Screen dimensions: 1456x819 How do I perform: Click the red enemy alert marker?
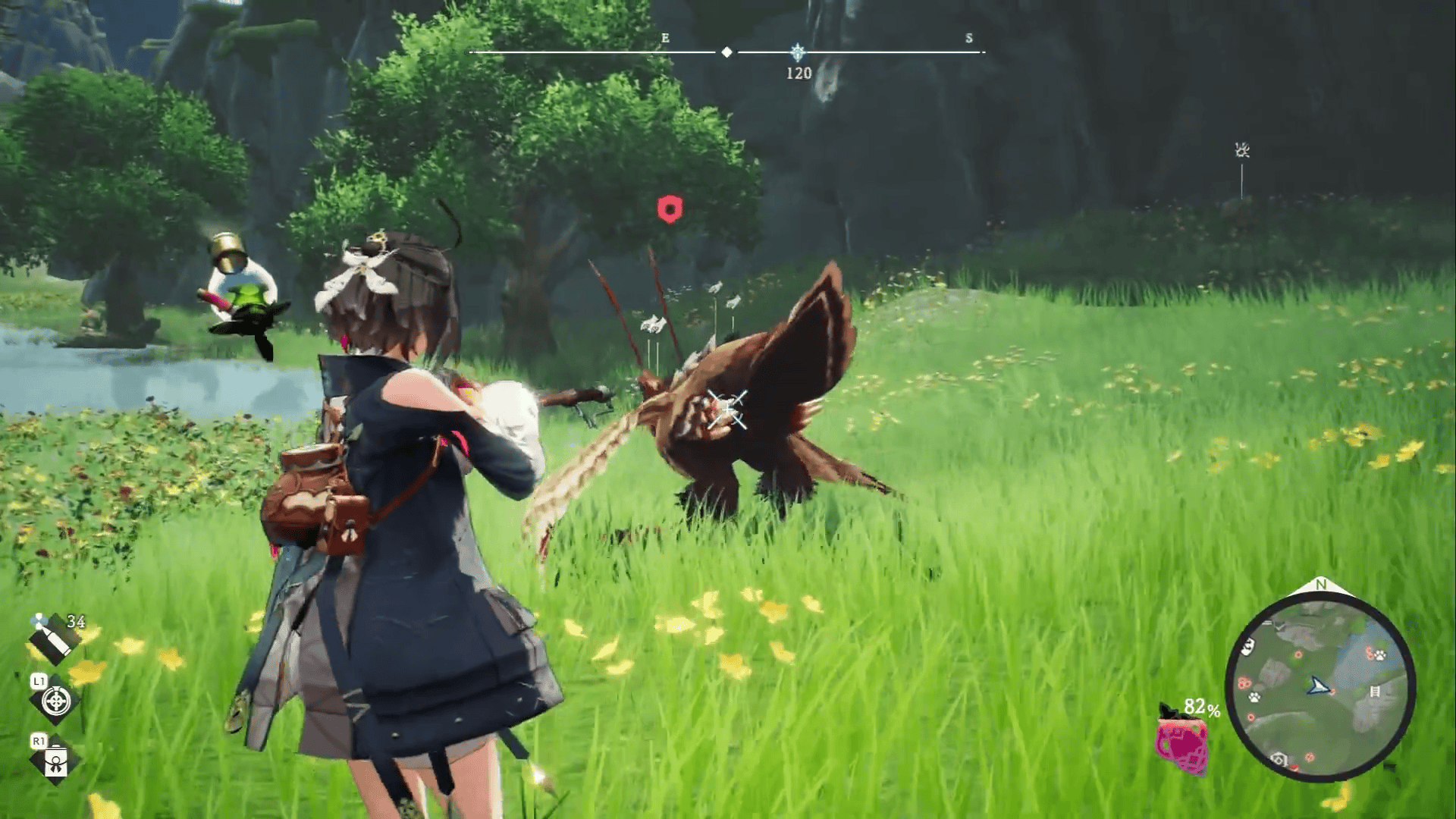(x=670, y=209)
